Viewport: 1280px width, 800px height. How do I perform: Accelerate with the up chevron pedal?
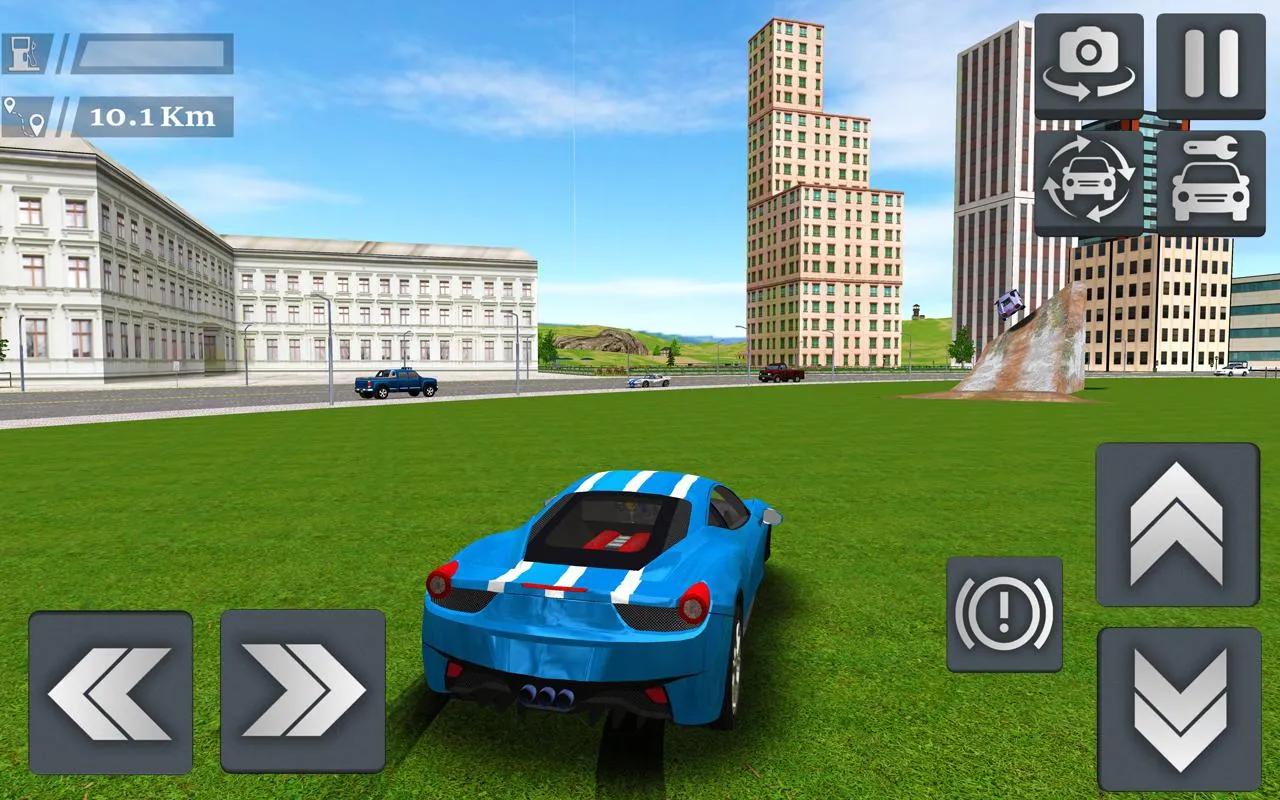(x=1177, y=524)
